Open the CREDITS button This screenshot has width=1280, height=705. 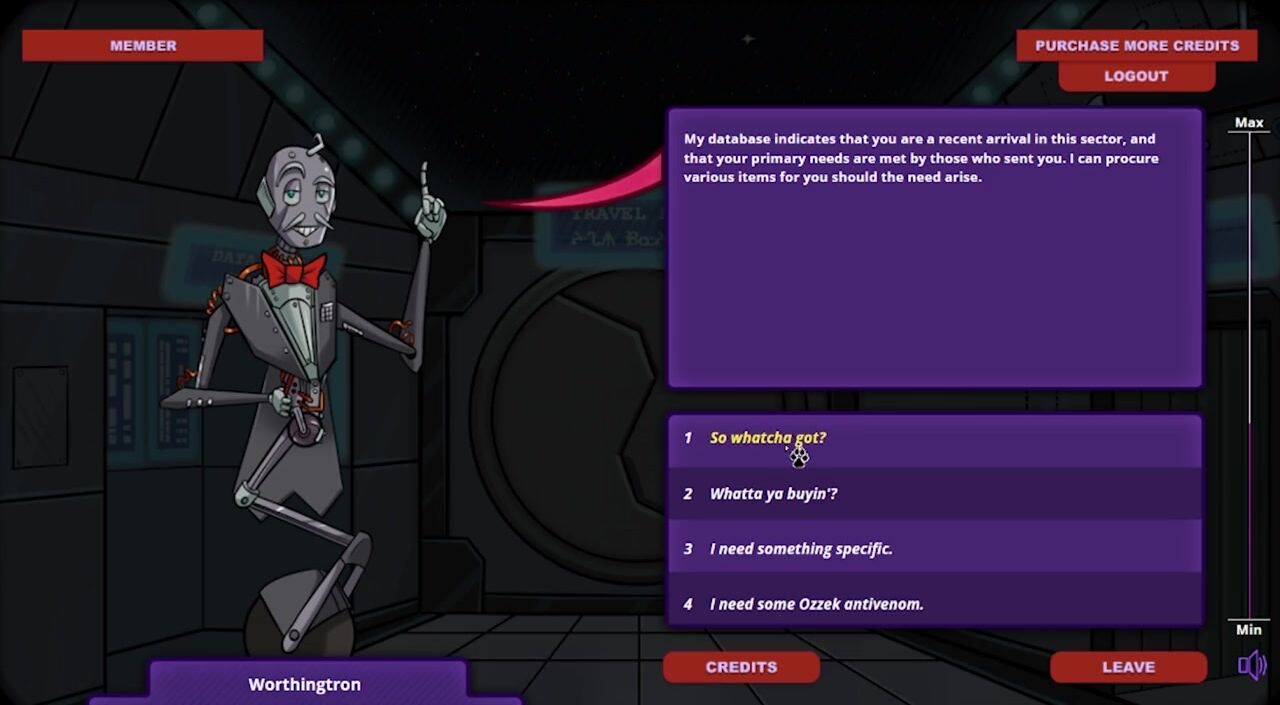[x=741, y=667]
